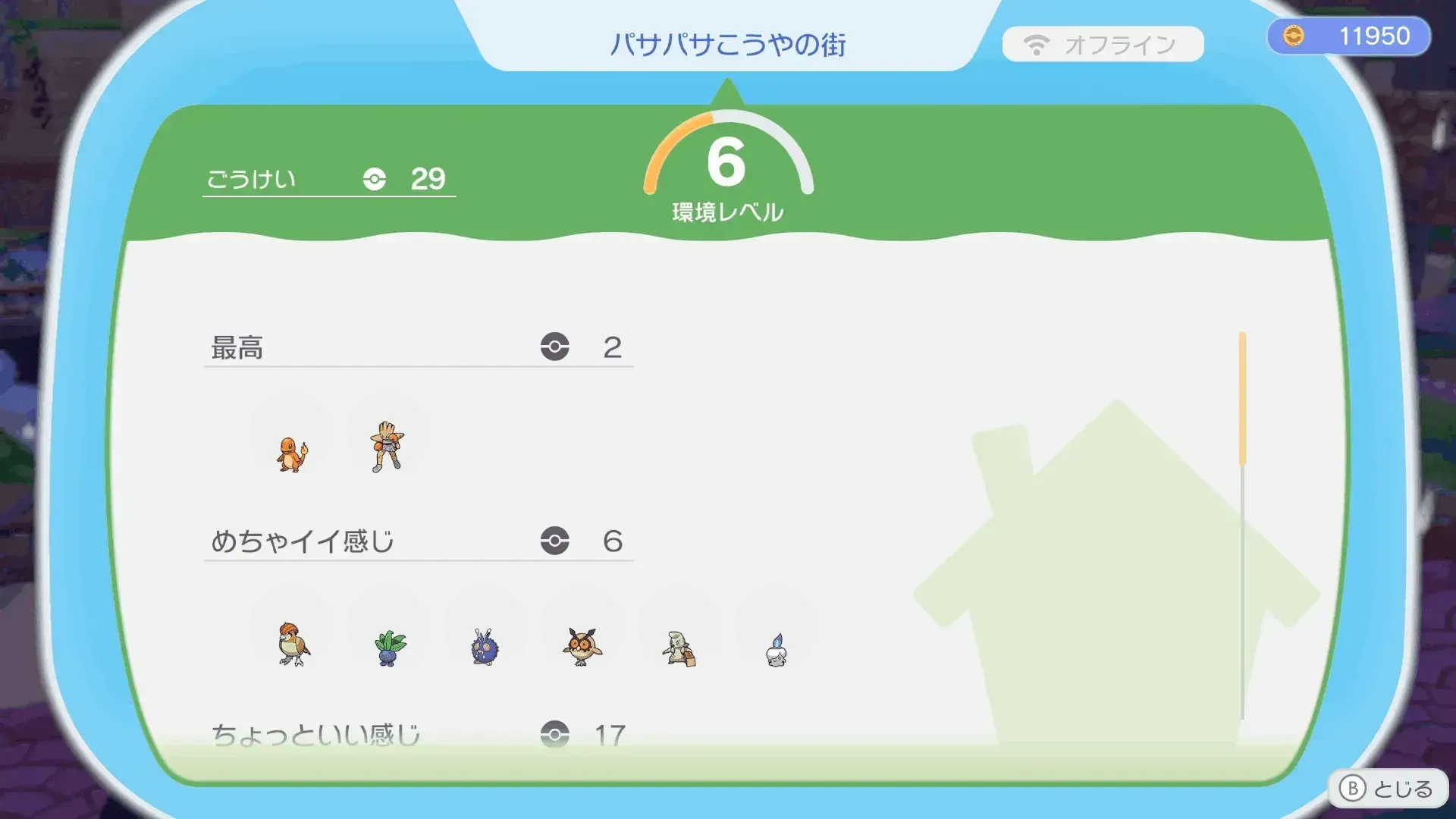Expand the 最高 category section
Viewport: 1456px width, 819px height.
click(x=417, y=349)
